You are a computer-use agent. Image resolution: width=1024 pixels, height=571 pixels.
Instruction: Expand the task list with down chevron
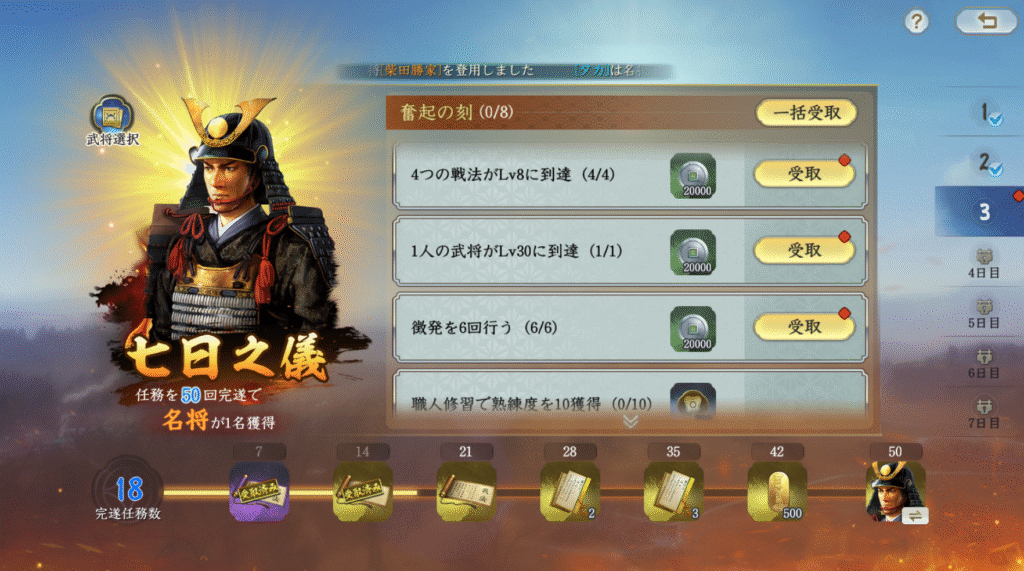click(630, 421)
